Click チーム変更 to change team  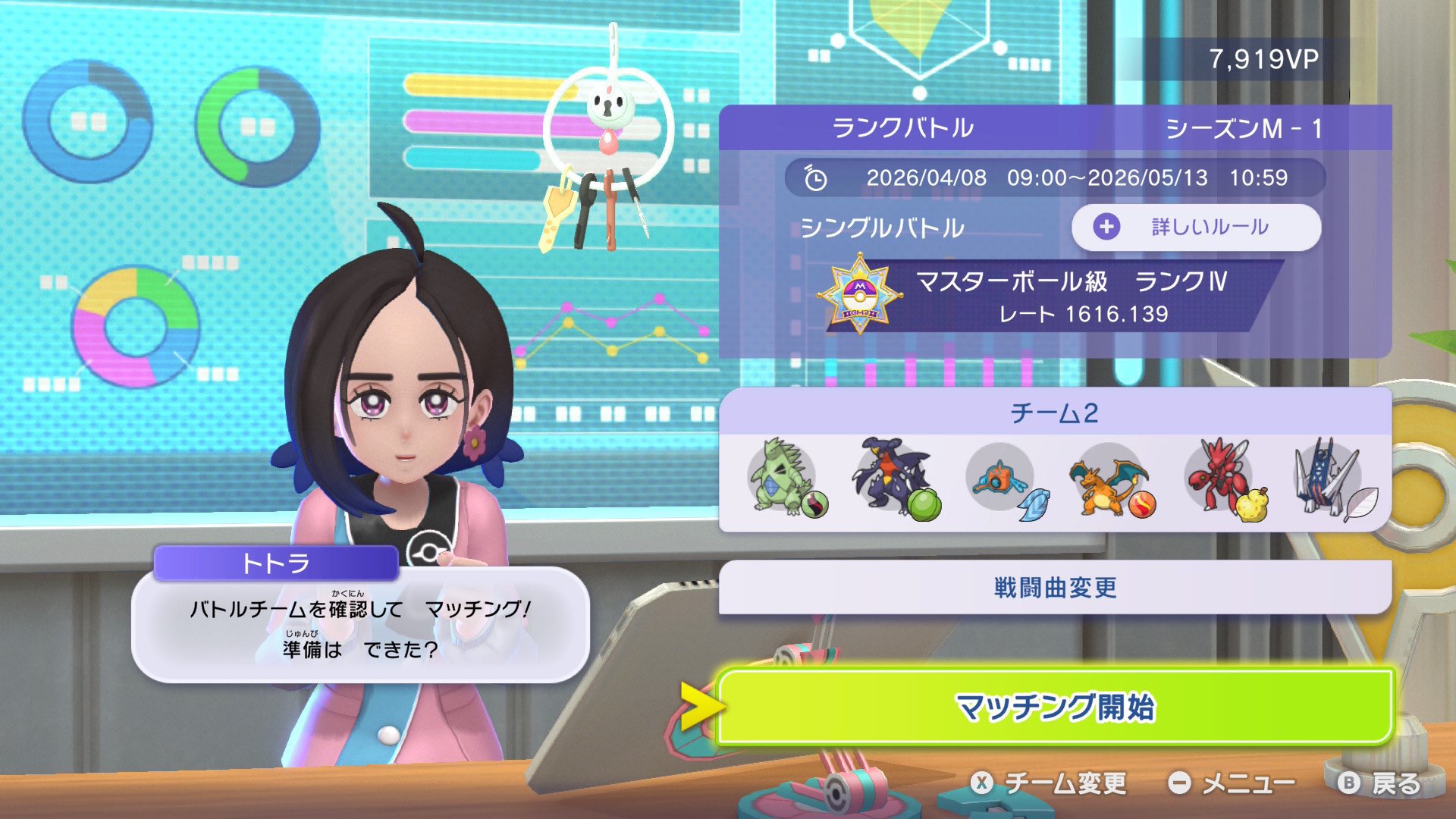(x=1050, y=783)
